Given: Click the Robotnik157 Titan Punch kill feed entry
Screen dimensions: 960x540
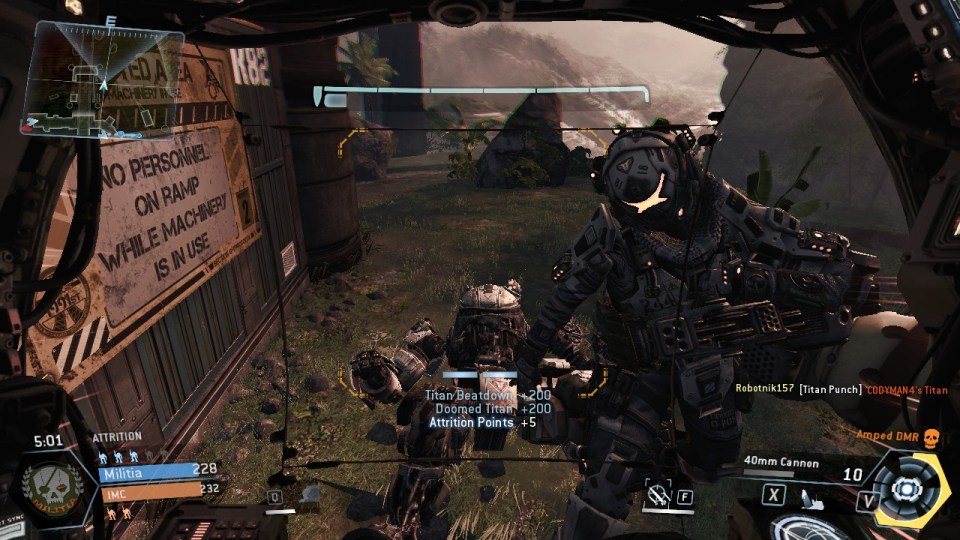Looking at the screenshot, I should pos(839,389).
